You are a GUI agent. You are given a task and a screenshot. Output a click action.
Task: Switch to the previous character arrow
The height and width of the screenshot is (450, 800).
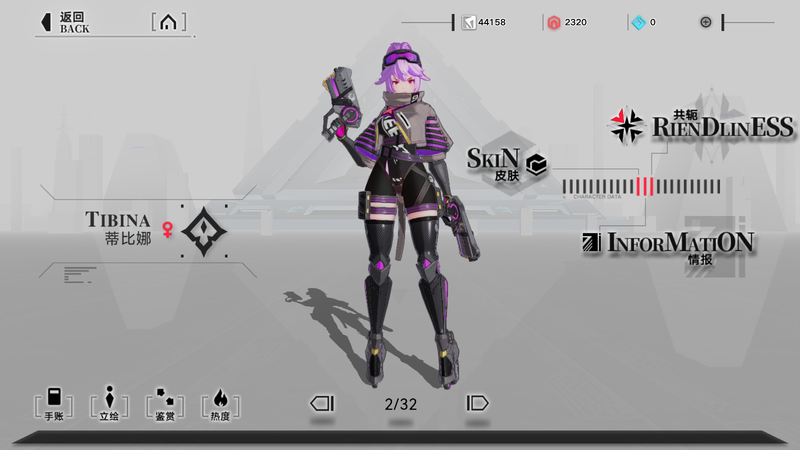322,403
